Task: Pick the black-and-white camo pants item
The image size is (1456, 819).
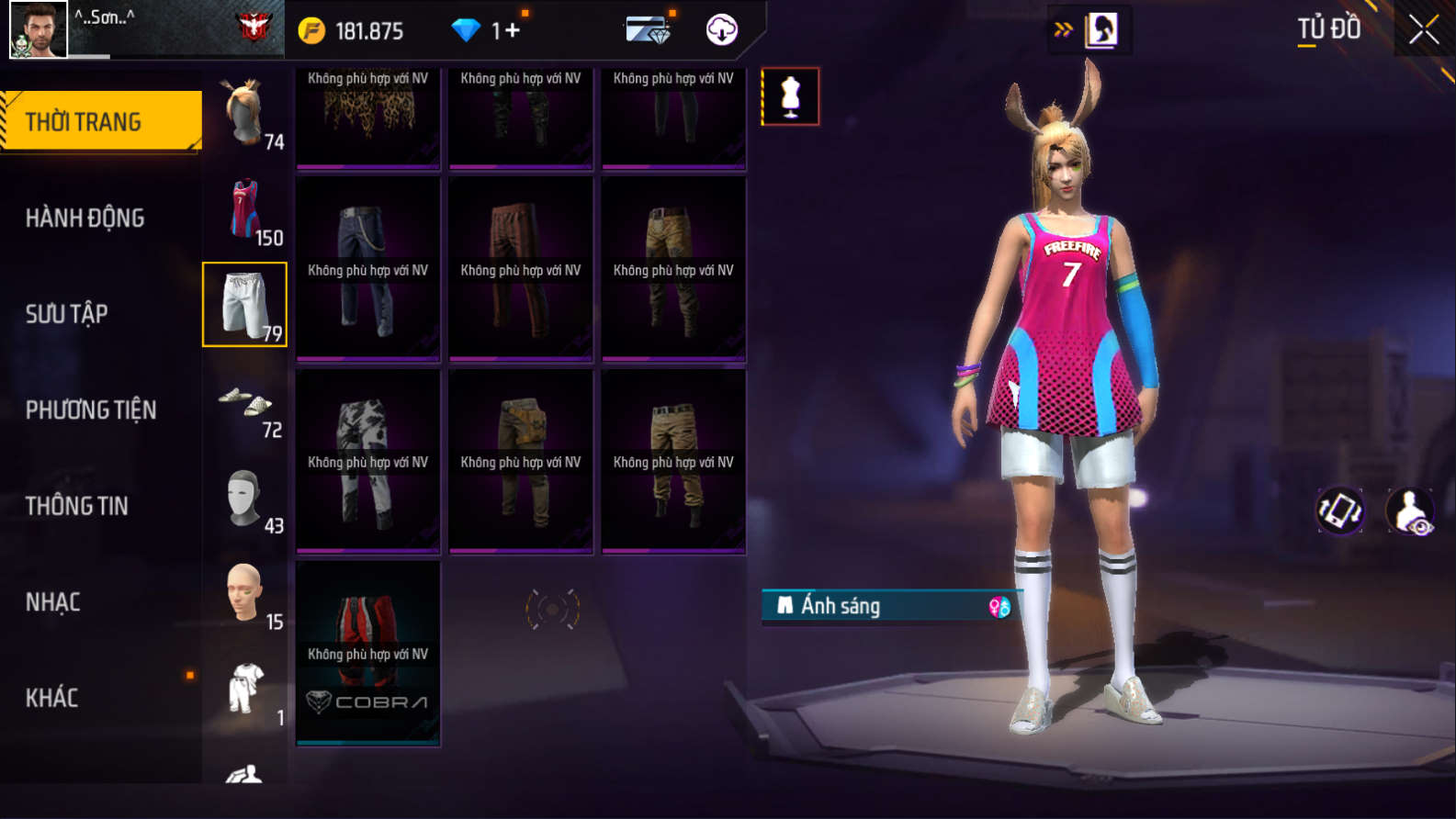Action: coord(367,461)
